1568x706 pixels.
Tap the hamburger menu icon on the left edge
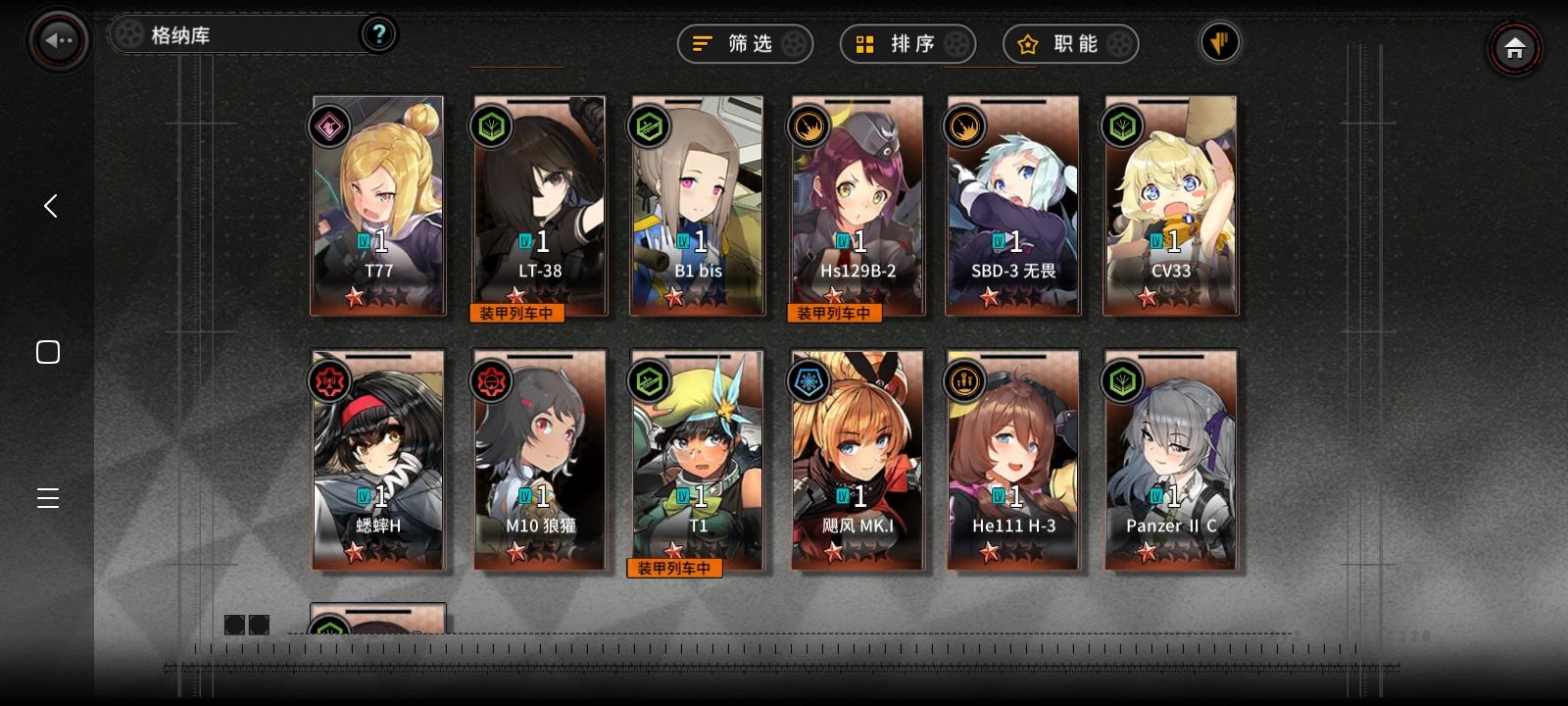click(x=47, y=498)
